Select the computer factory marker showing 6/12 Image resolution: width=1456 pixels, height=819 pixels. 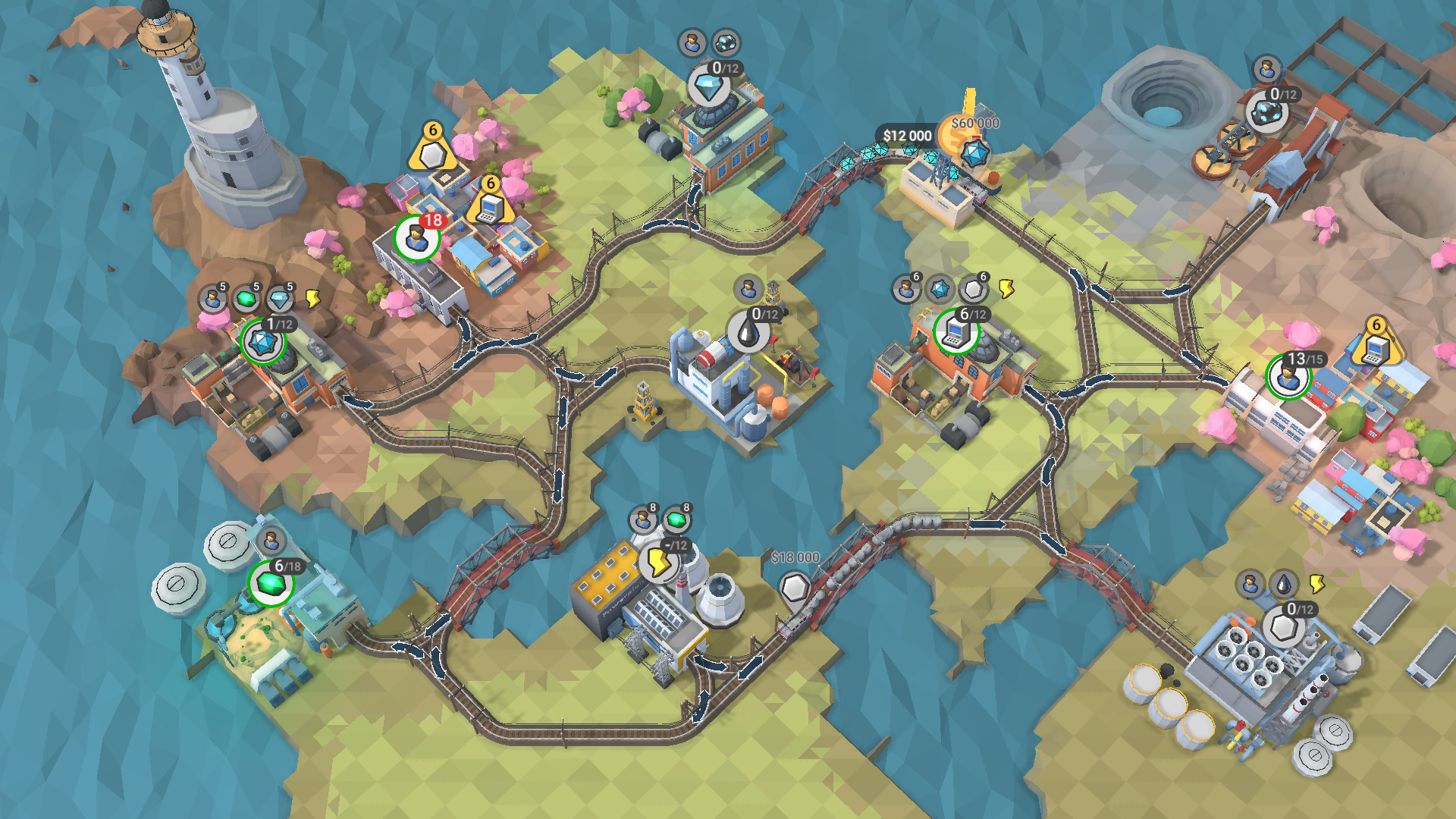955,332
